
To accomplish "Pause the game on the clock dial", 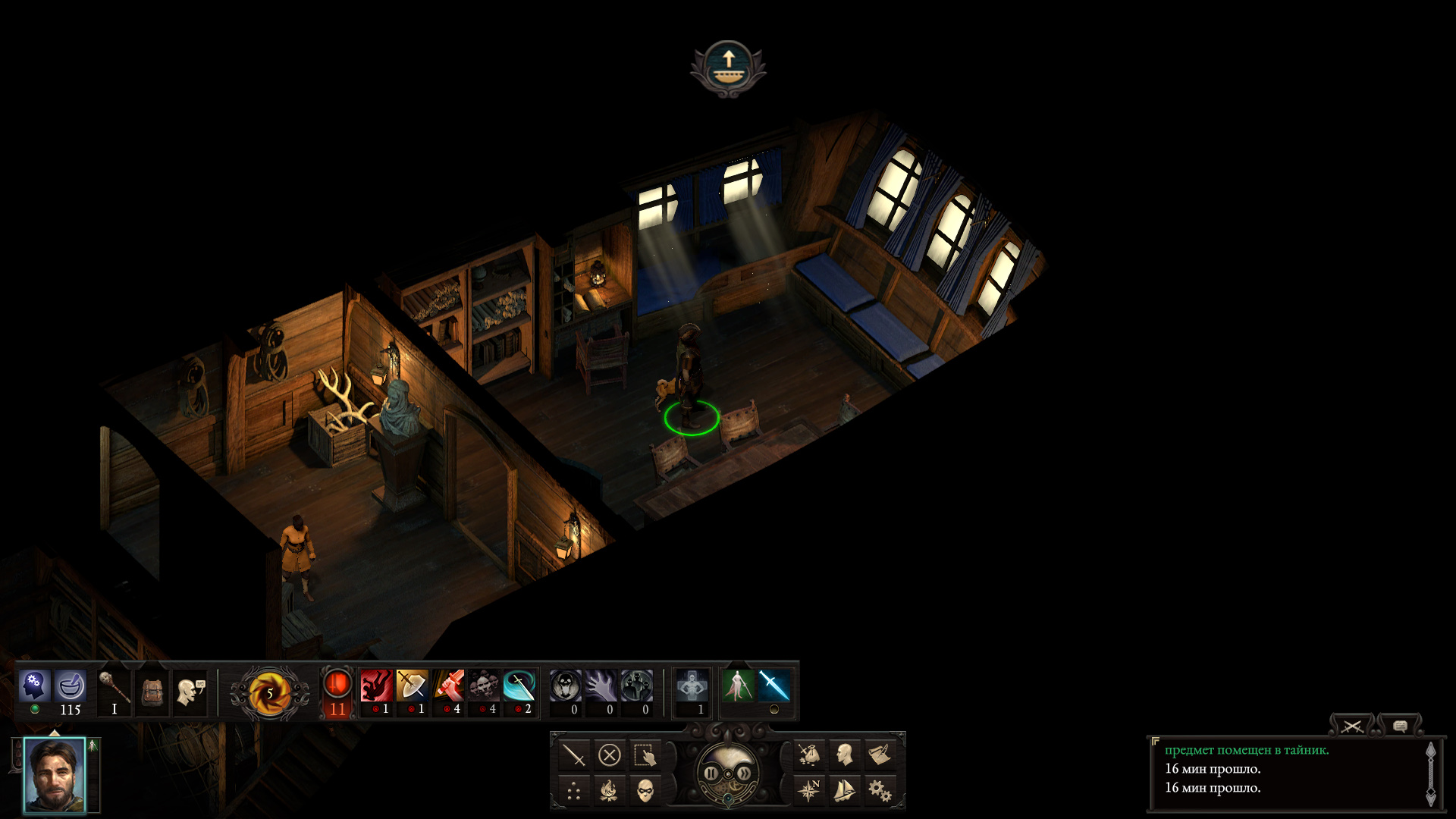I will pyautogui.click(x=711, y=773).
